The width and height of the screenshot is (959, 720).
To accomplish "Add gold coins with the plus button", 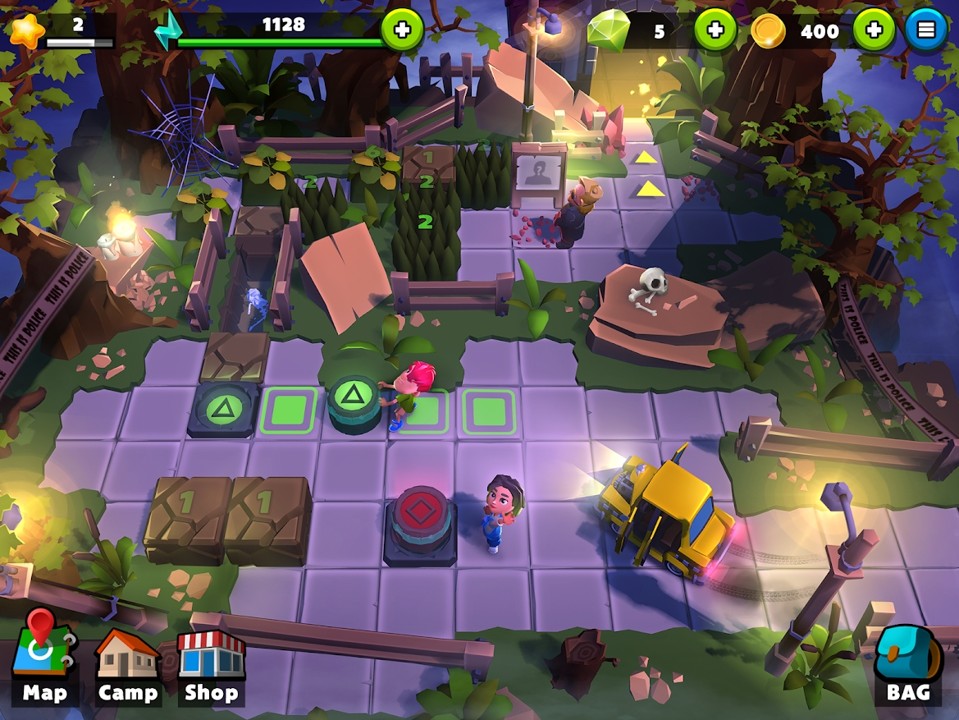I will [x=873, y=30].
